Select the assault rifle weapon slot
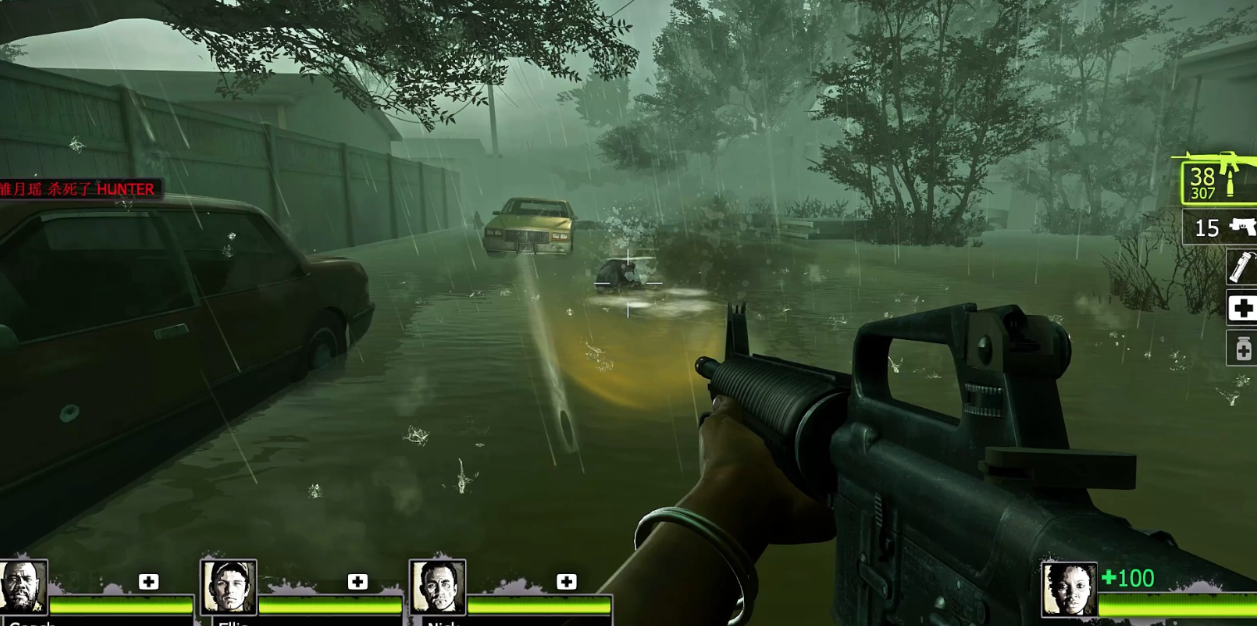 (1219, 181)
